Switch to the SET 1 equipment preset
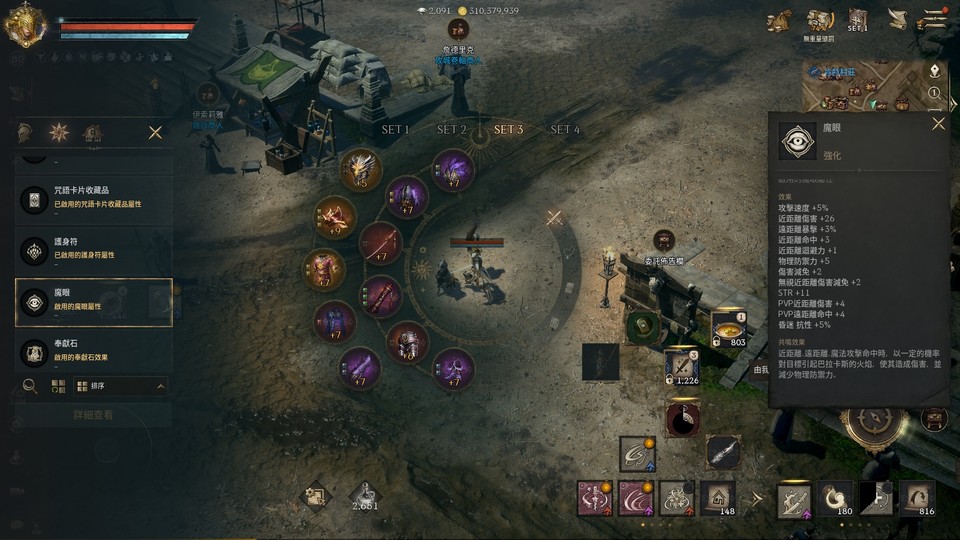Viewport: 960px width, 540px height. tap(395, 130)
